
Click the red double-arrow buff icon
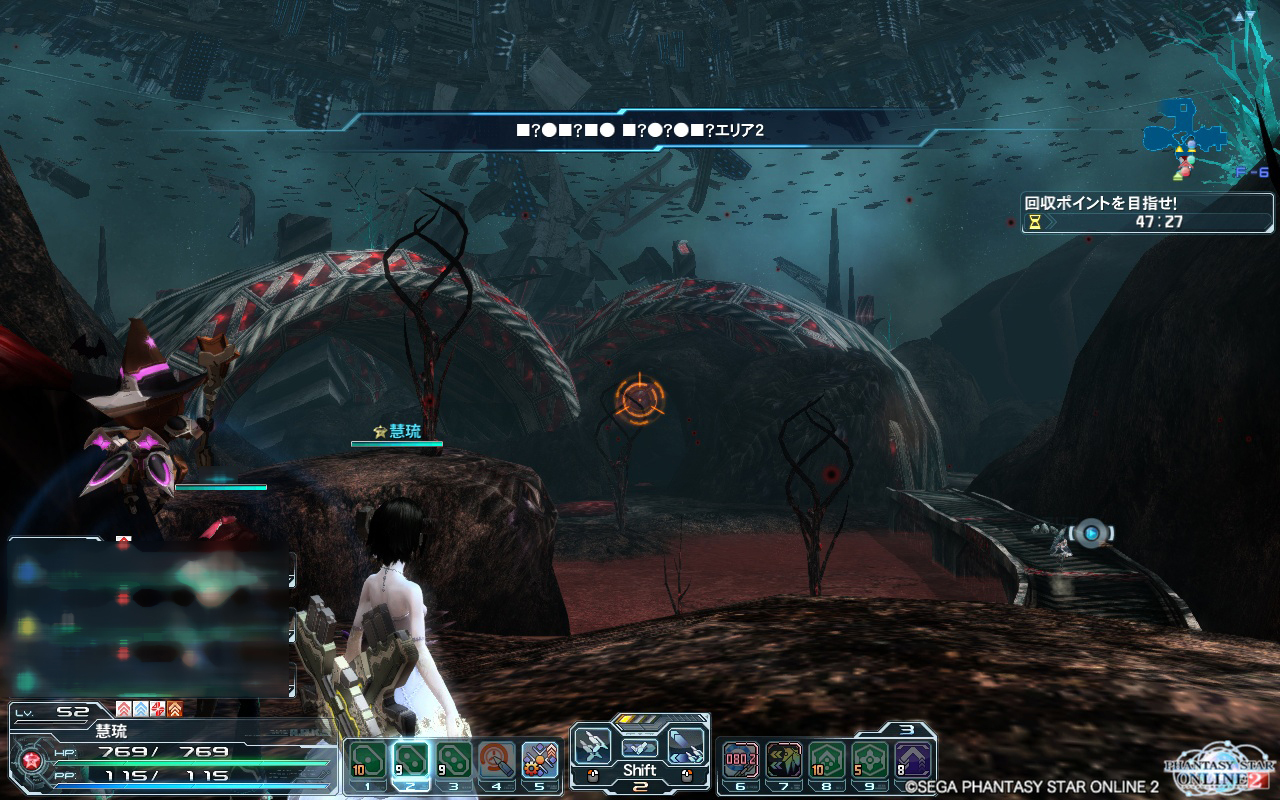click(x=124, y=709)
